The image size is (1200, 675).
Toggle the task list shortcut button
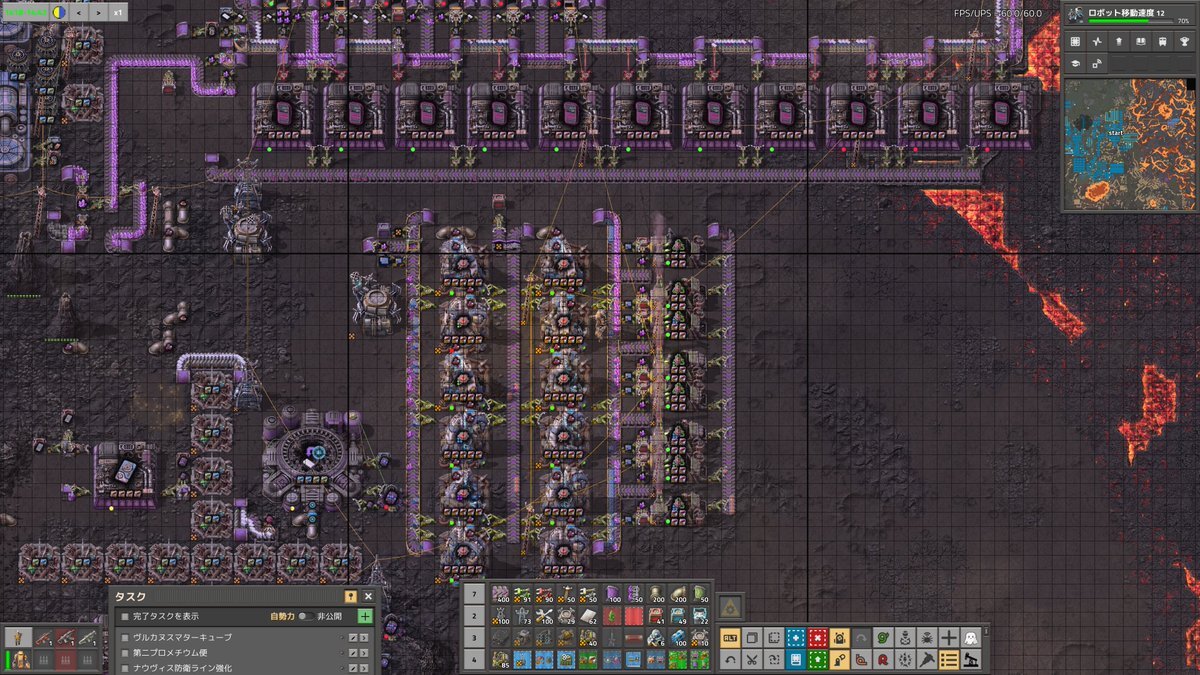click(949, 659)
